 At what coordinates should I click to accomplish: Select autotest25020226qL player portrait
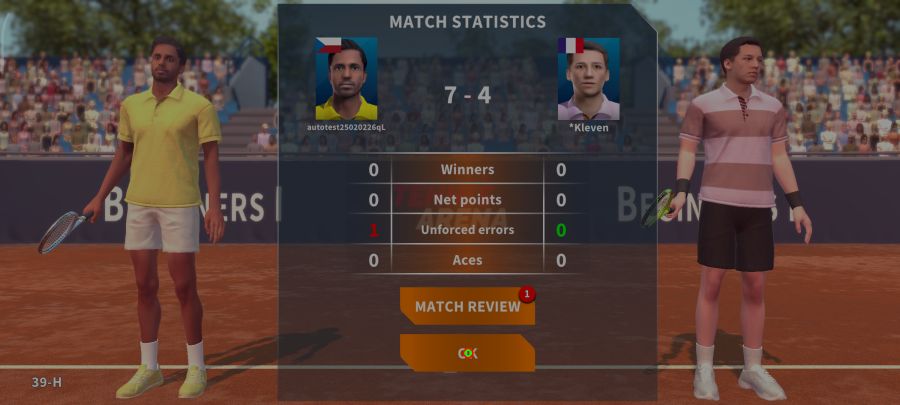point(346,79)
